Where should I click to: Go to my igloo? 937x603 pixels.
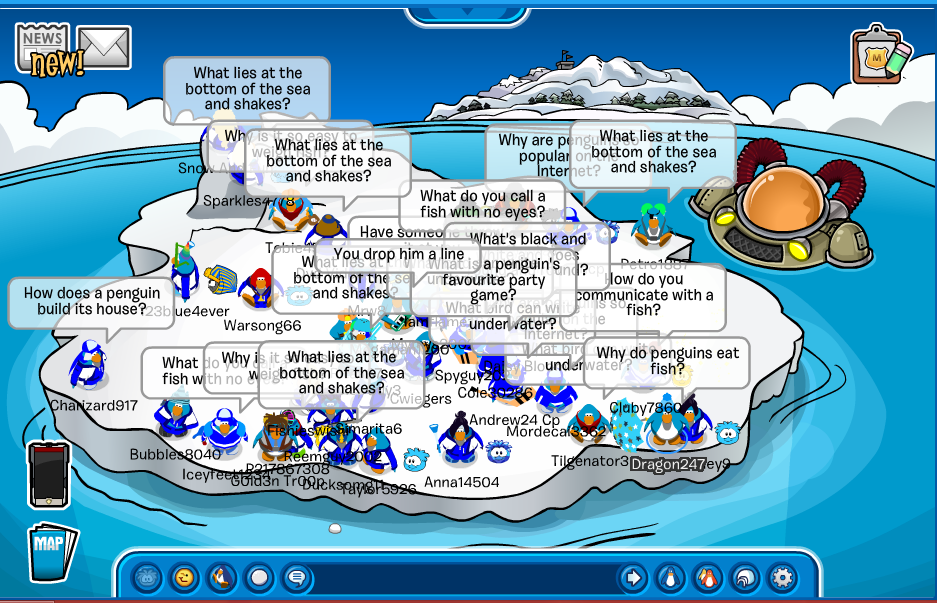(744, 577)
